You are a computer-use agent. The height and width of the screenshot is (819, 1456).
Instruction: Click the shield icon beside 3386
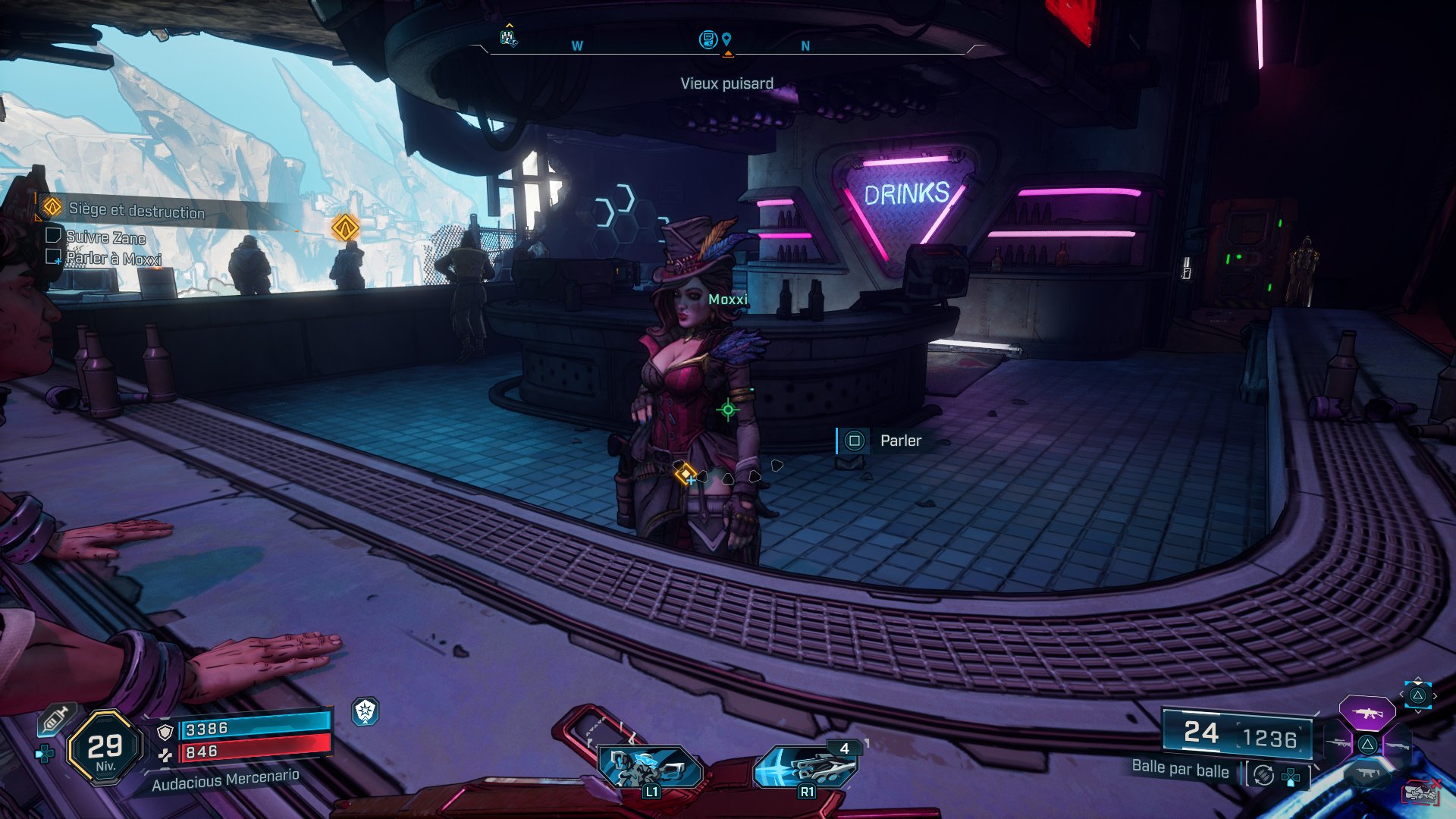point(165,733)
